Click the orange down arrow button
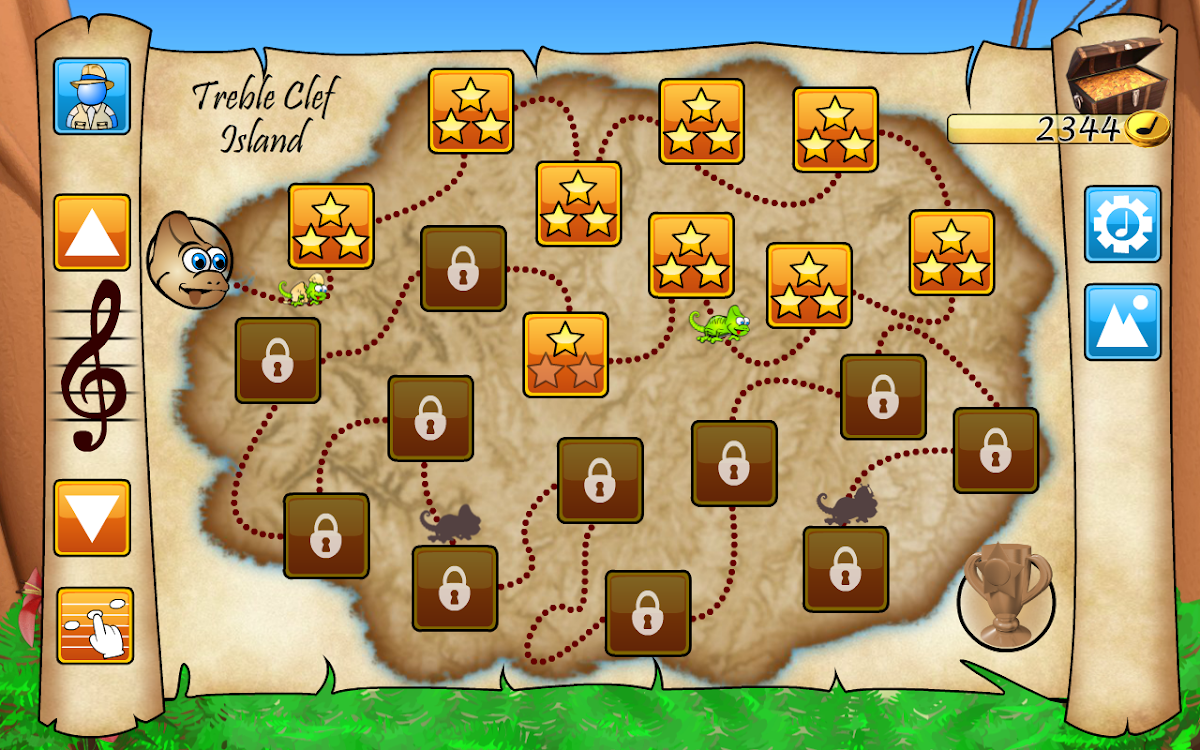The width and height of the screenshot is (1200, 750). click(x=92, y=518)
